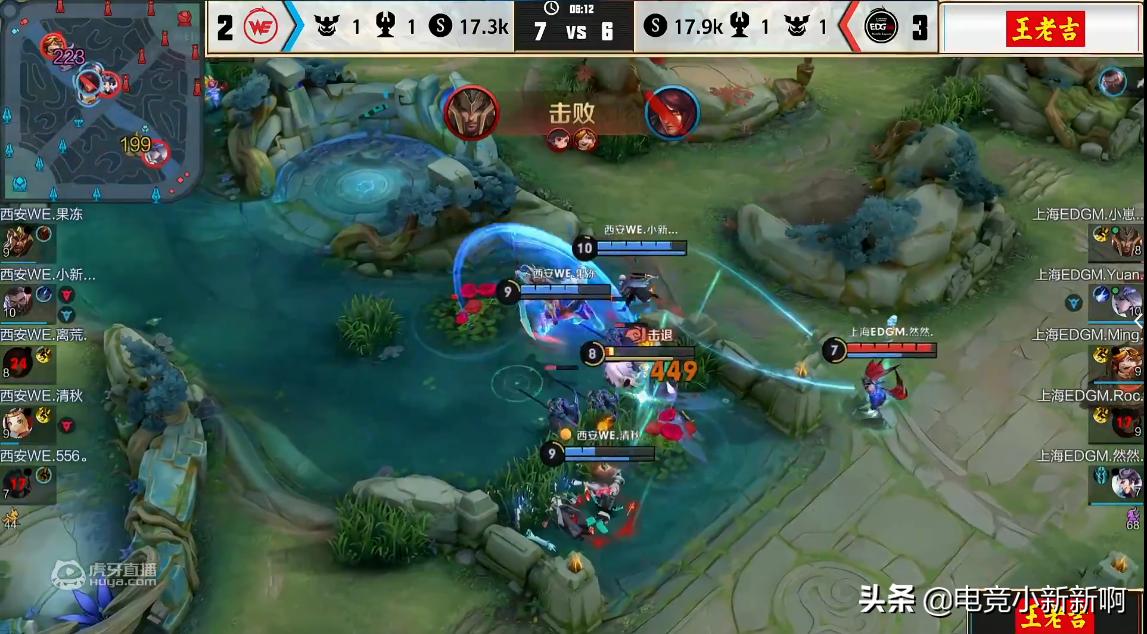Select player 上海EDGM.小惠 portrait
Image resolution: width=1147 pixels, height=634 pixels.
pyautogui.click(x=1127, y=241)
